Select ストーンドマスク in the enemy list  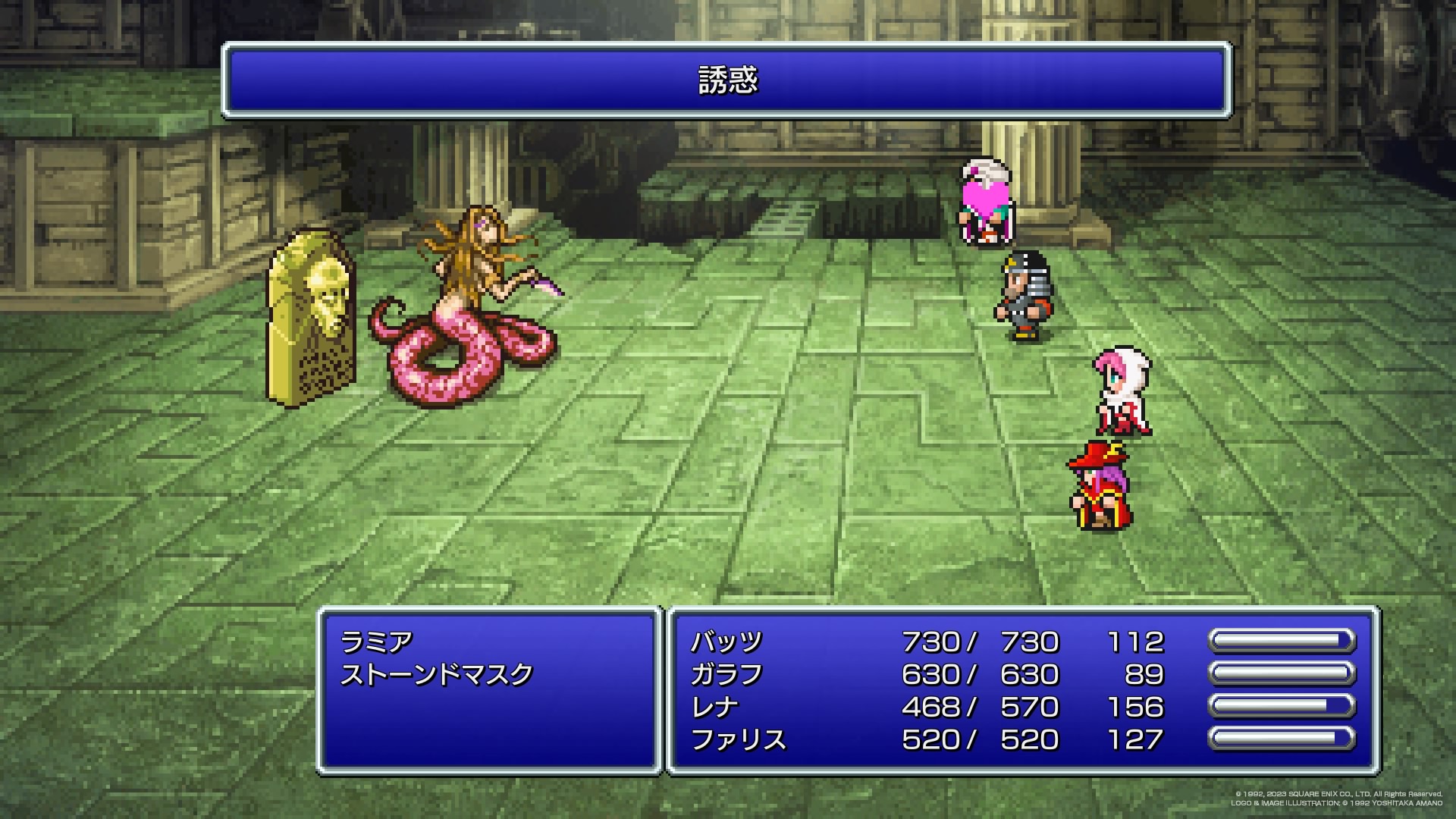click(437, 675)
